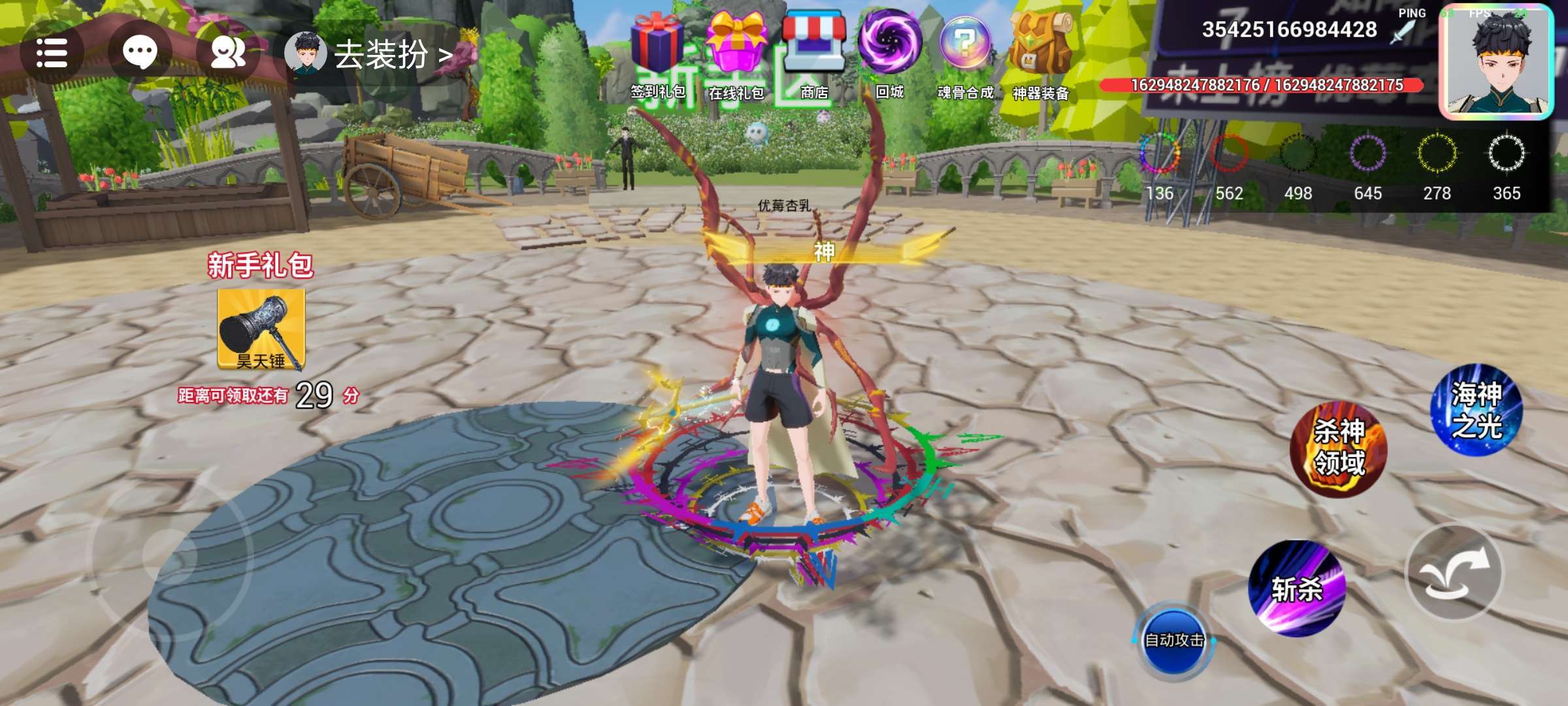The image size is (1568, 706).
Task: Select the rainbow soul ring showing 136
Action: pyautogui.click(x=1160, y=155)
